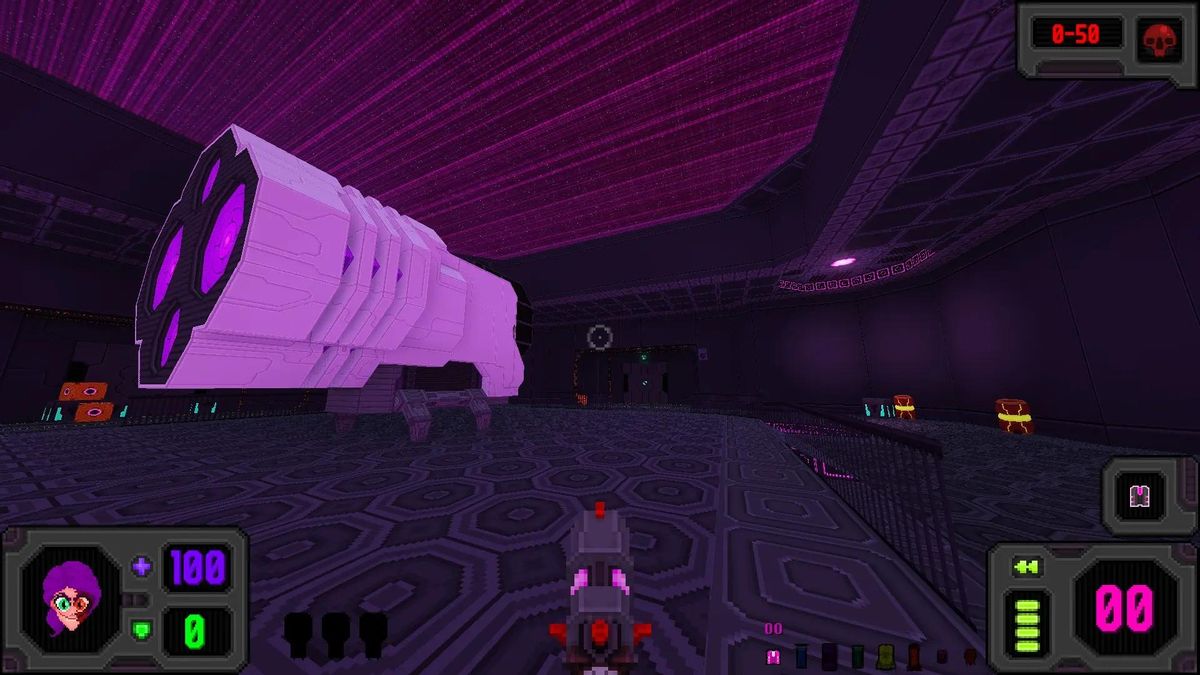Click the red skull kill icon
The image size is (1200, 675).
[1158, 37]
